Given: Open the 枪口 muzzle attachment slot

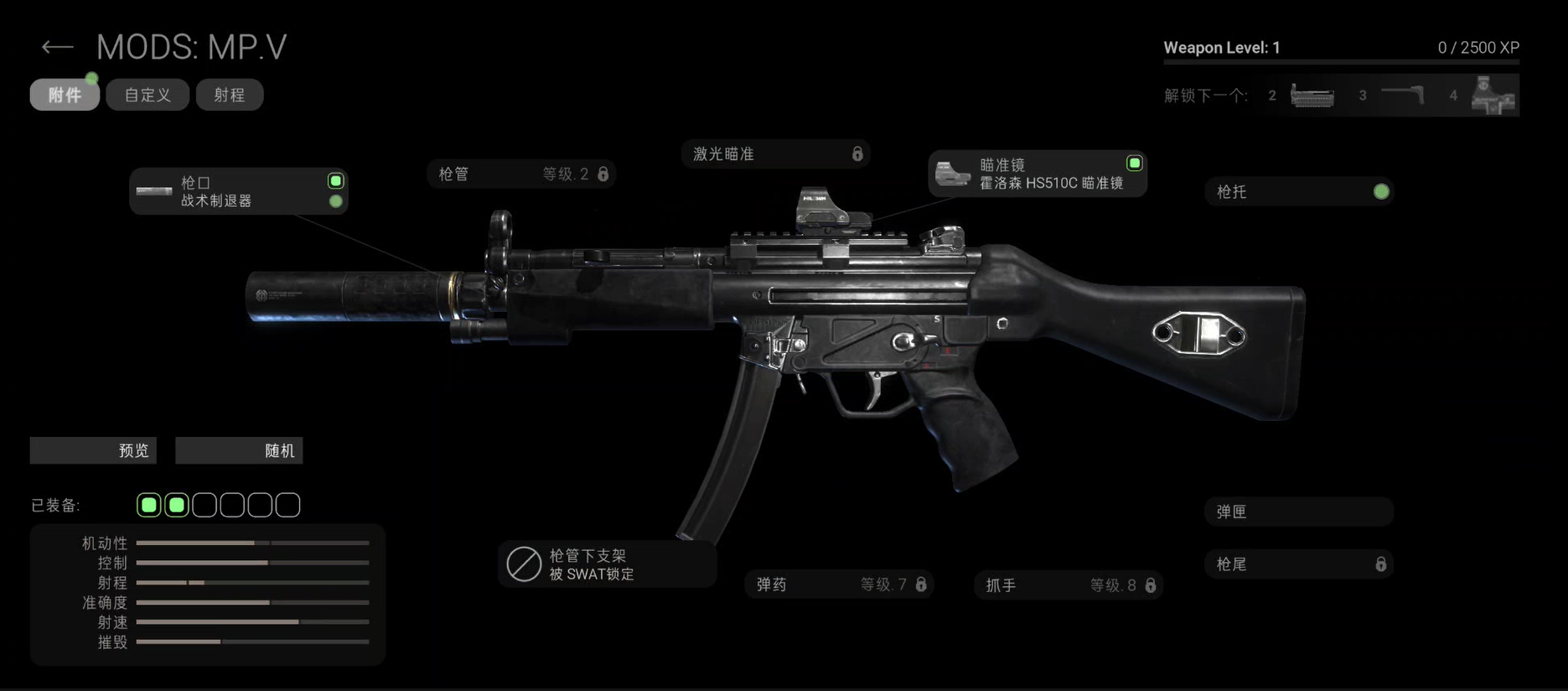Looking at the screenshot, I should click(x=238, y=191).
